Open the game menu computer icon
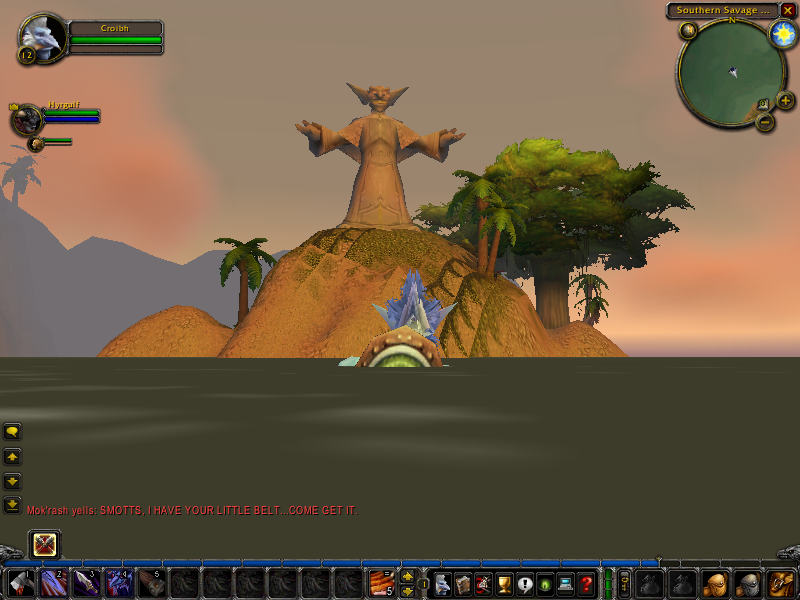Viewport: 800px width, 600px height. 566,582
